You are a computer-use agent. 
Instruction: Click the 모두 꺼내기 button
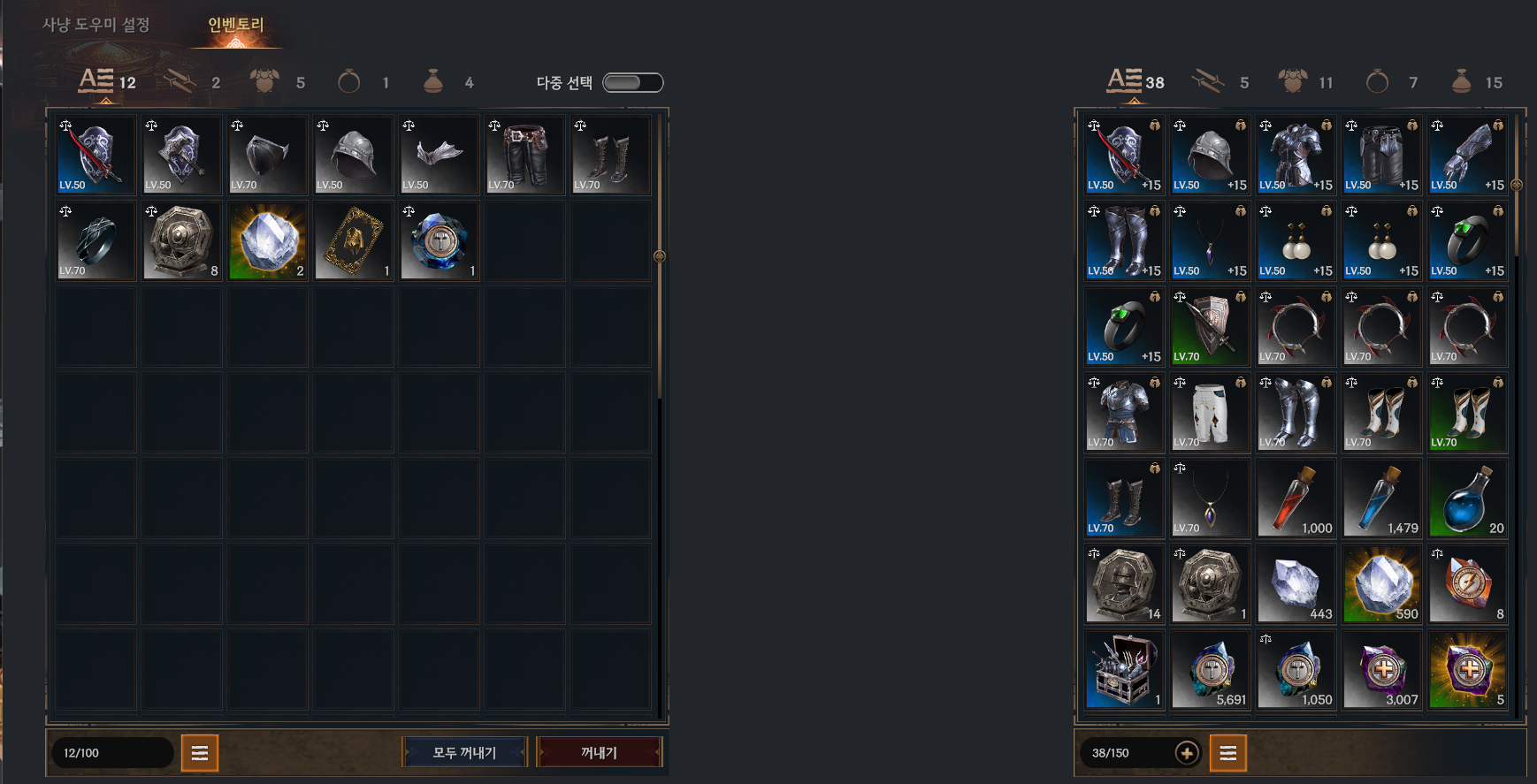pos(464,752)
